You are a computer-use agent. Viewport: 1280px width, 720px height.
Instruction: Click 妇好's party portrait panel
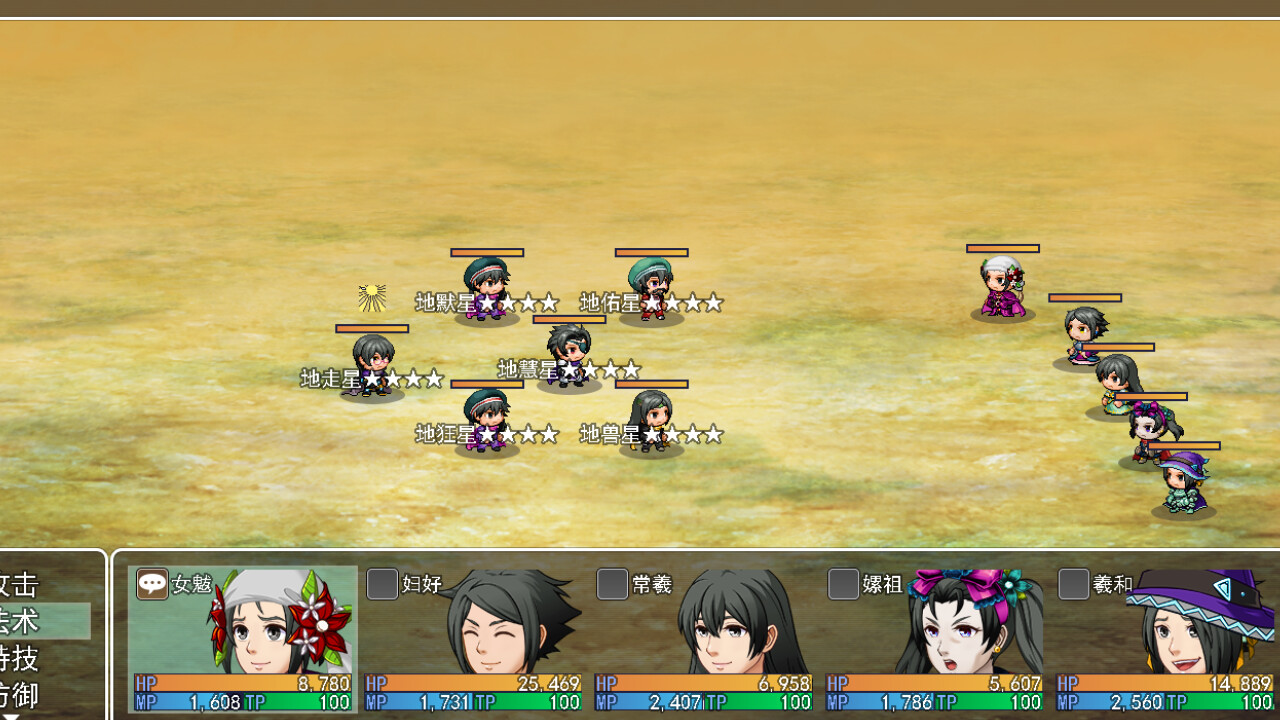(x=473, y=639)
